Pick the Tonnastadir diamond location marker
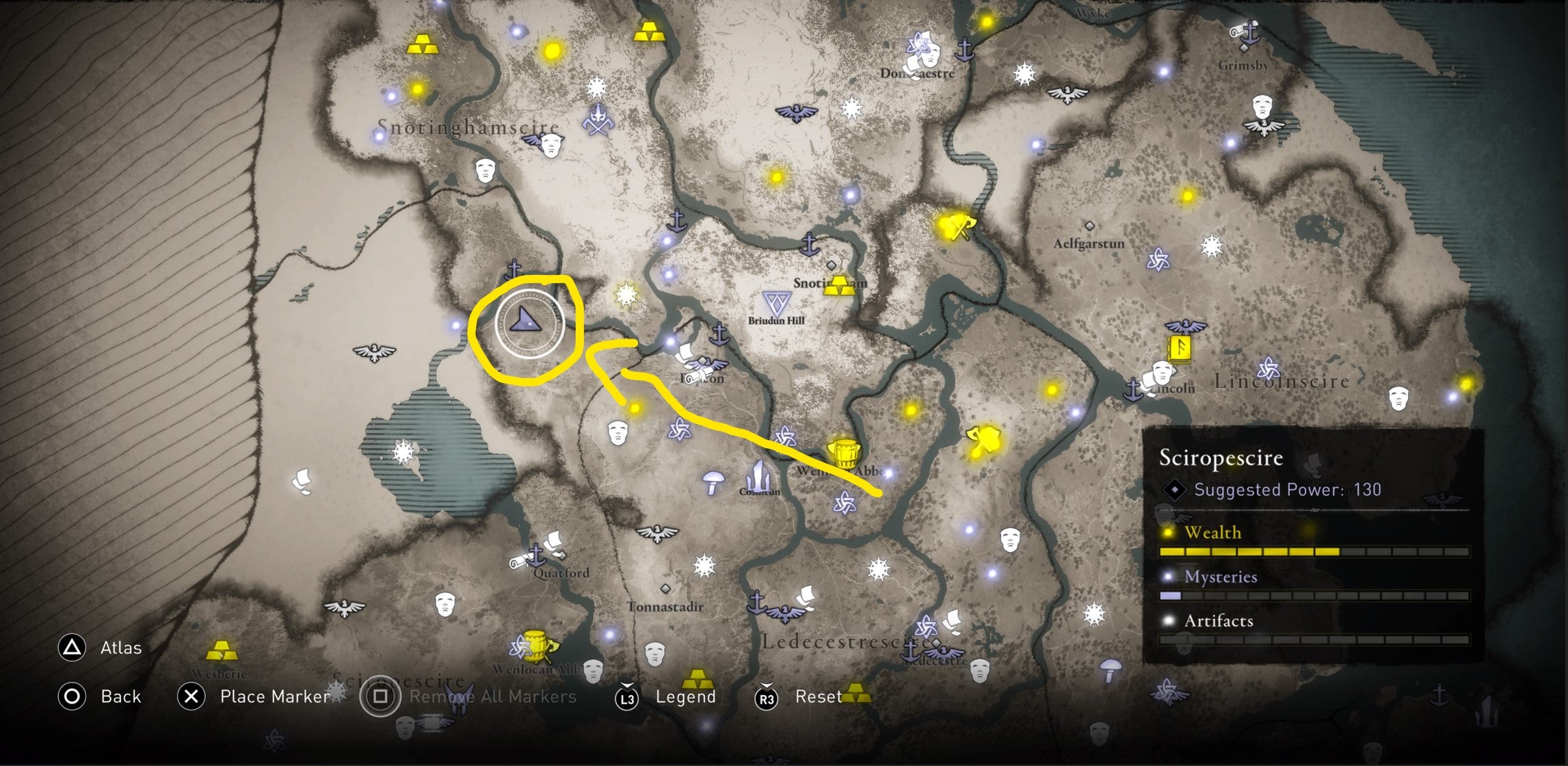This screenshot has width=1568, height=766. point(665,589)
